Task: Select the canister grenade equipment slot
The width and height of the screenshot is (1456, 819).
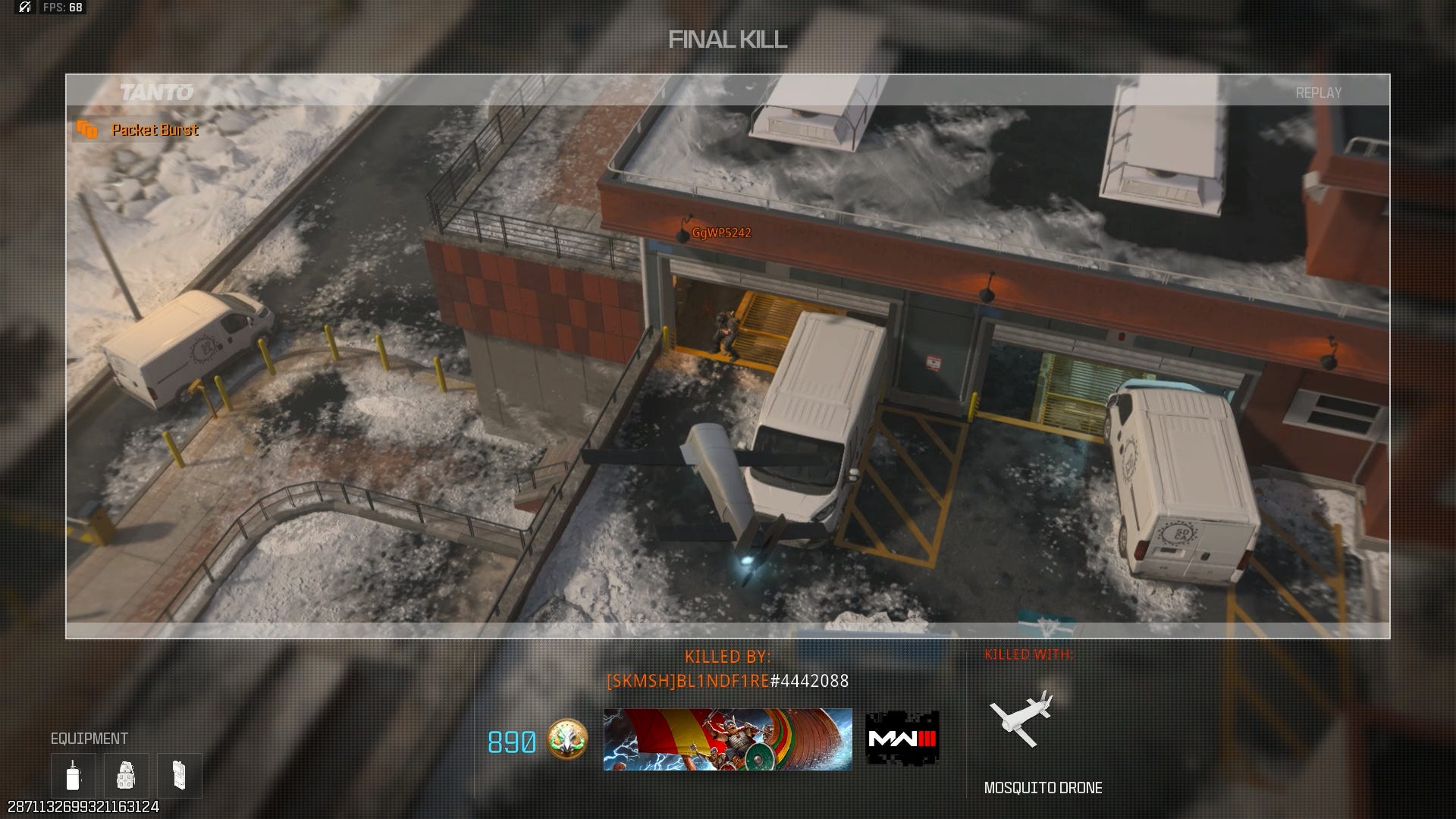Action: pyautogui.click(x=74, y=775)
